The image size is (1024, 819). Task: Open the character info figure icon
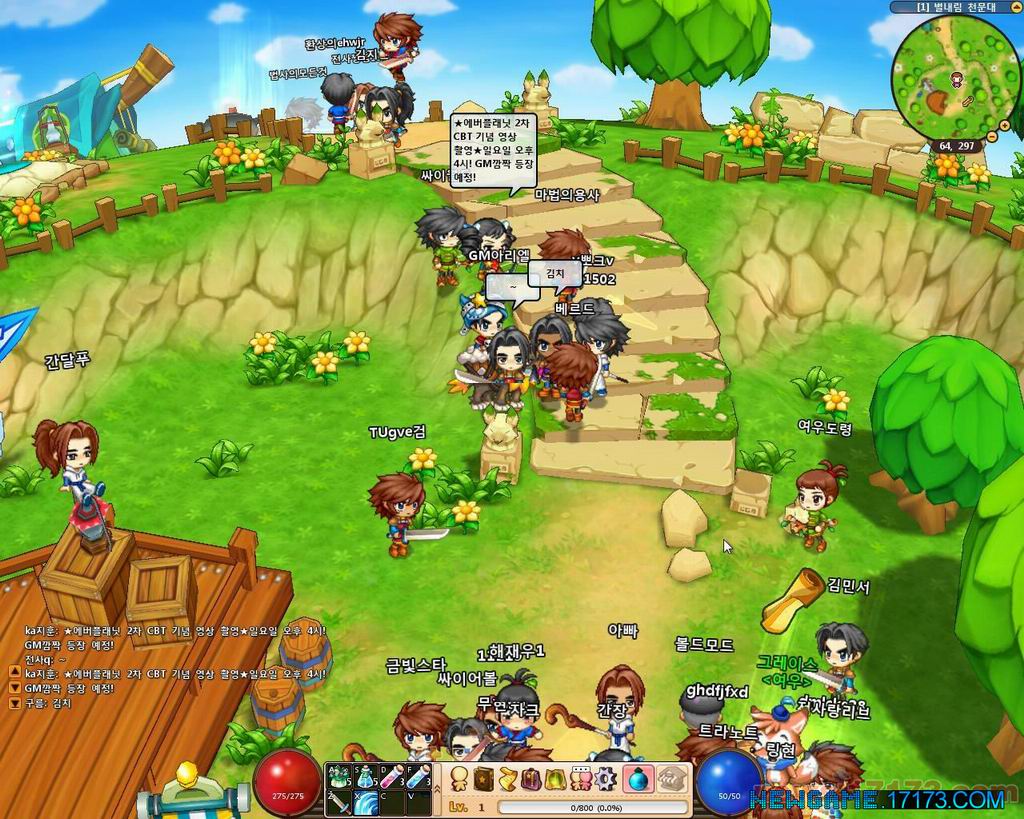pos(460,777)
